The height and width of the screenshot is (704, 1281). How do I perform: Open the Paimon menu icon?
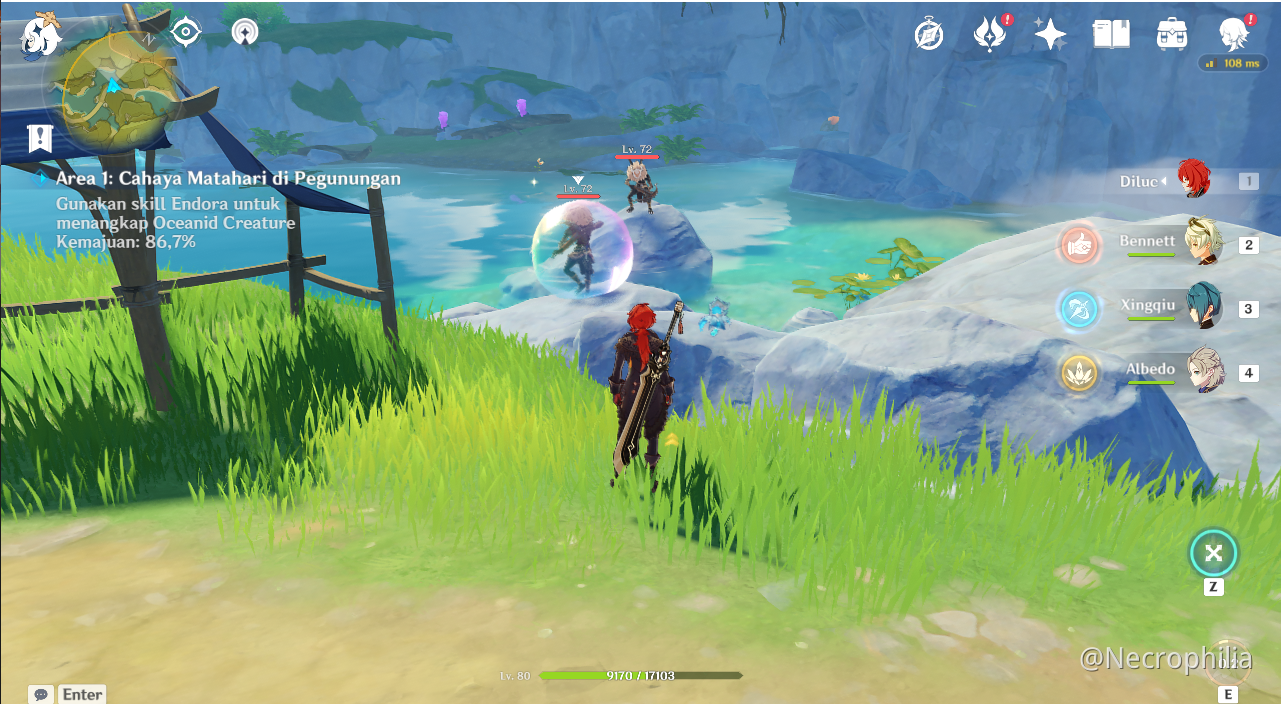[41, 34]
